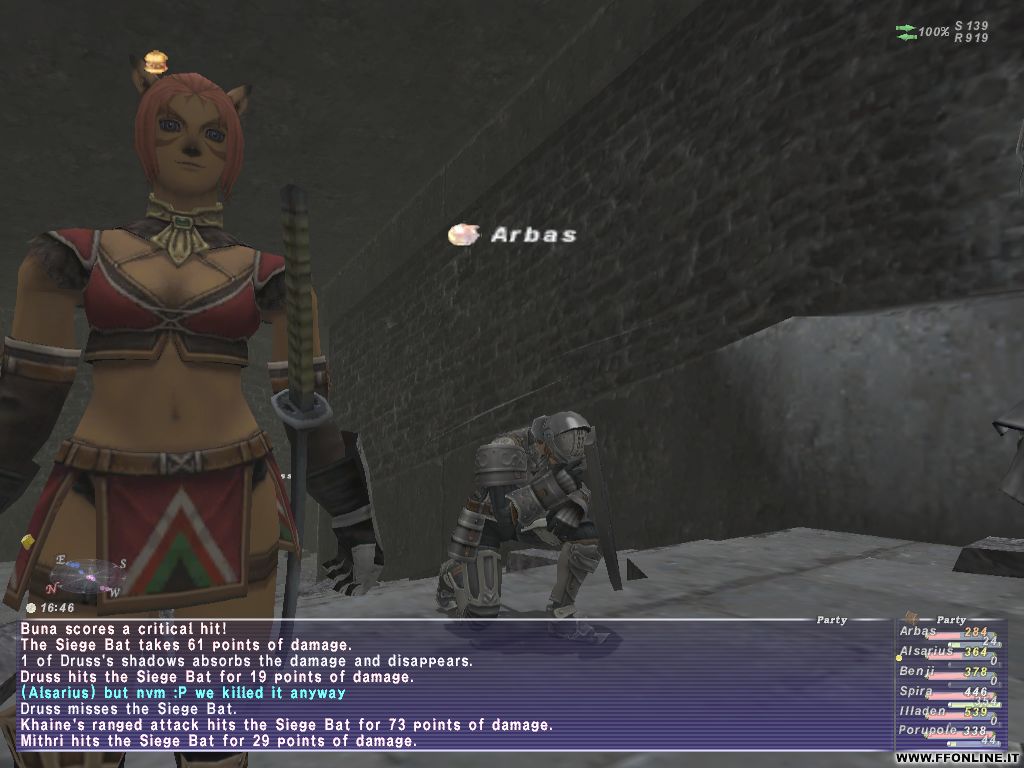Choose Benji from the party list
The height and width of the screenshot is (768, 1024).
[917, 671]
